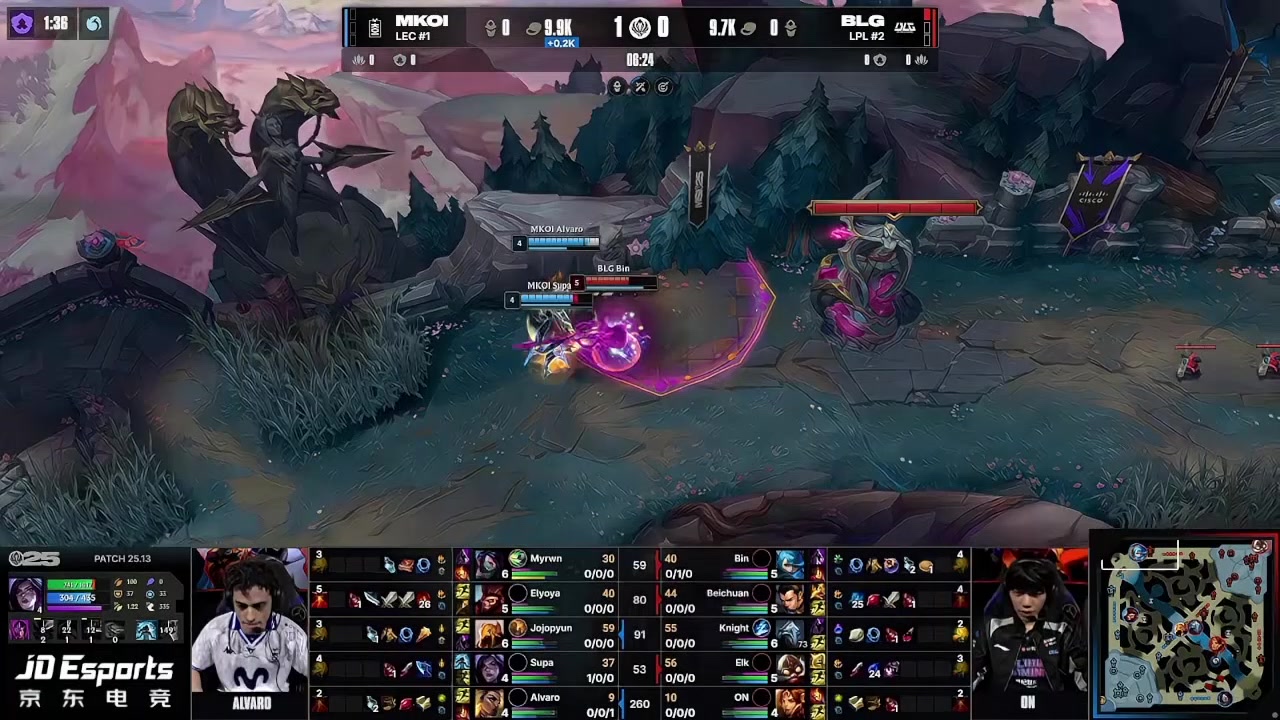Select Knight's champion portrait
The image size is (1280, 720).
790,634
